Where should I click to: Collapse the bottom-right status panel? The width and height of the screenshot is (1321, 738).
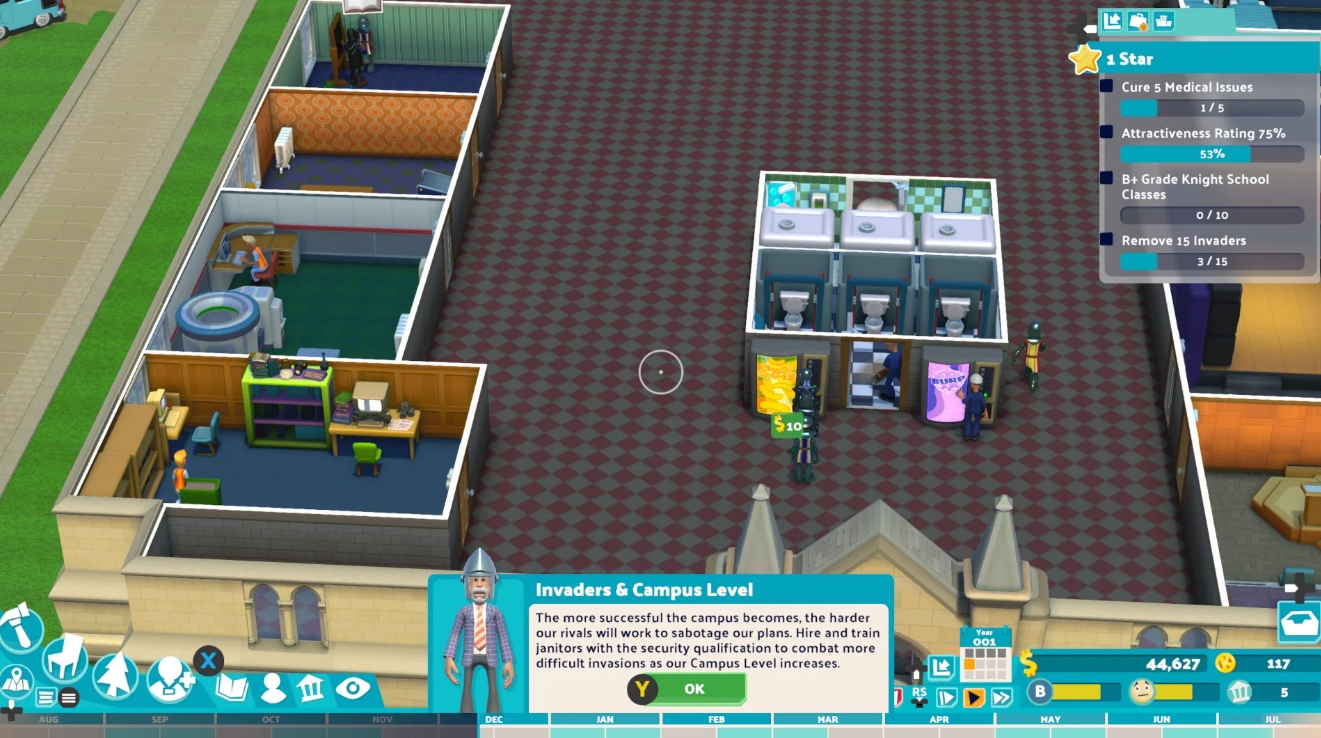coord(940,667)
